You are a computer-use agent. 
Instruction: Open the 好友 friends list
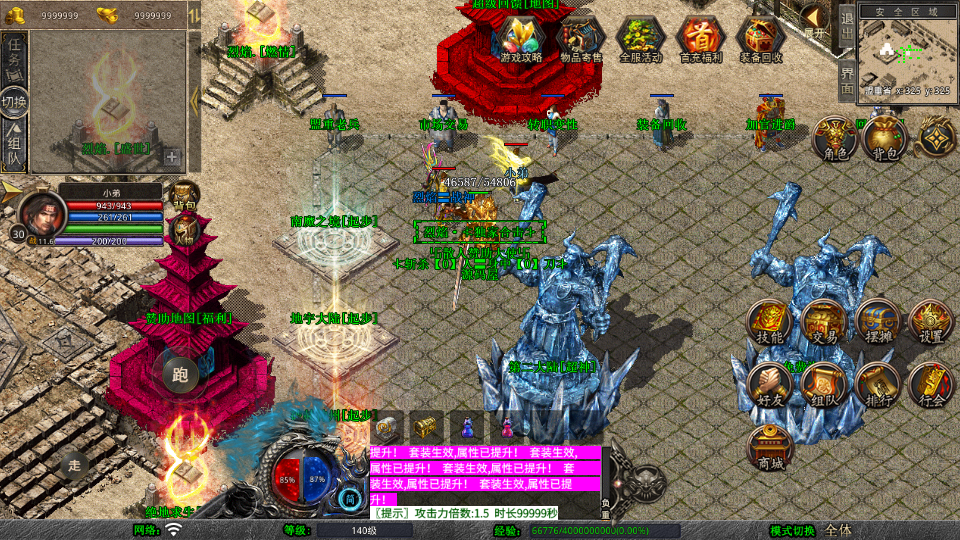click(770, 385)
